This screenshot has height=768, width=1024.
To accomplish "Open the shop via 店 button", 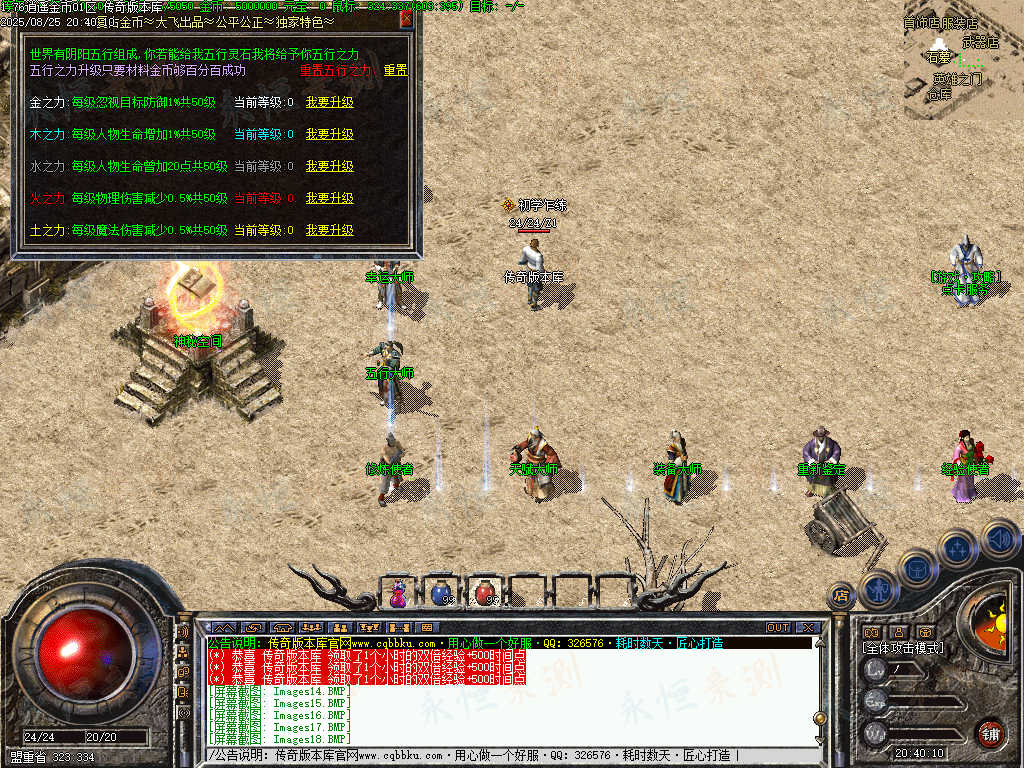I will pos(841,596).
